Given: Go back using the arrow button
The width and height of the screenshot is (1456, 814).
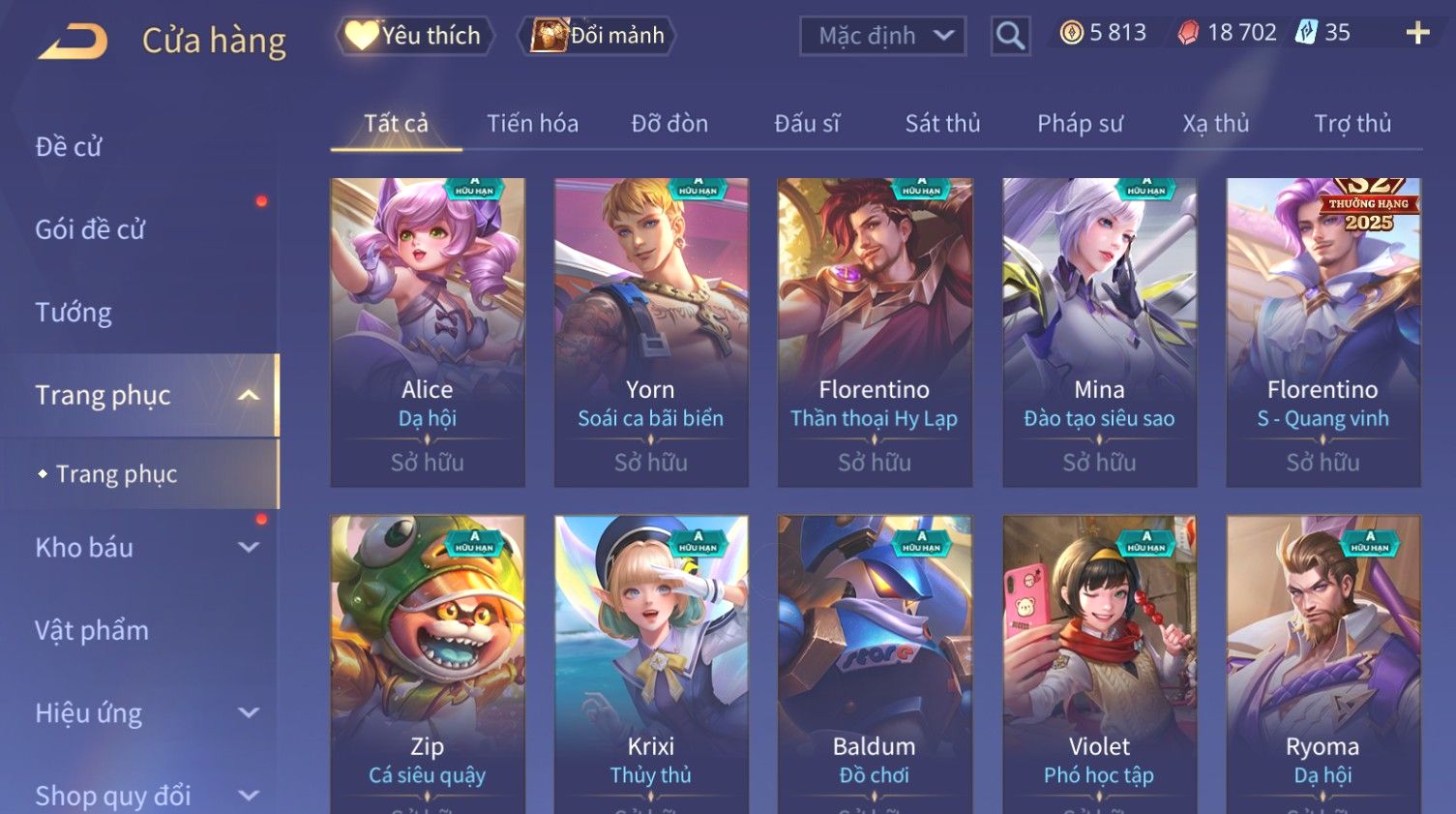Looking at the screenshot, I should pos(73,42).
